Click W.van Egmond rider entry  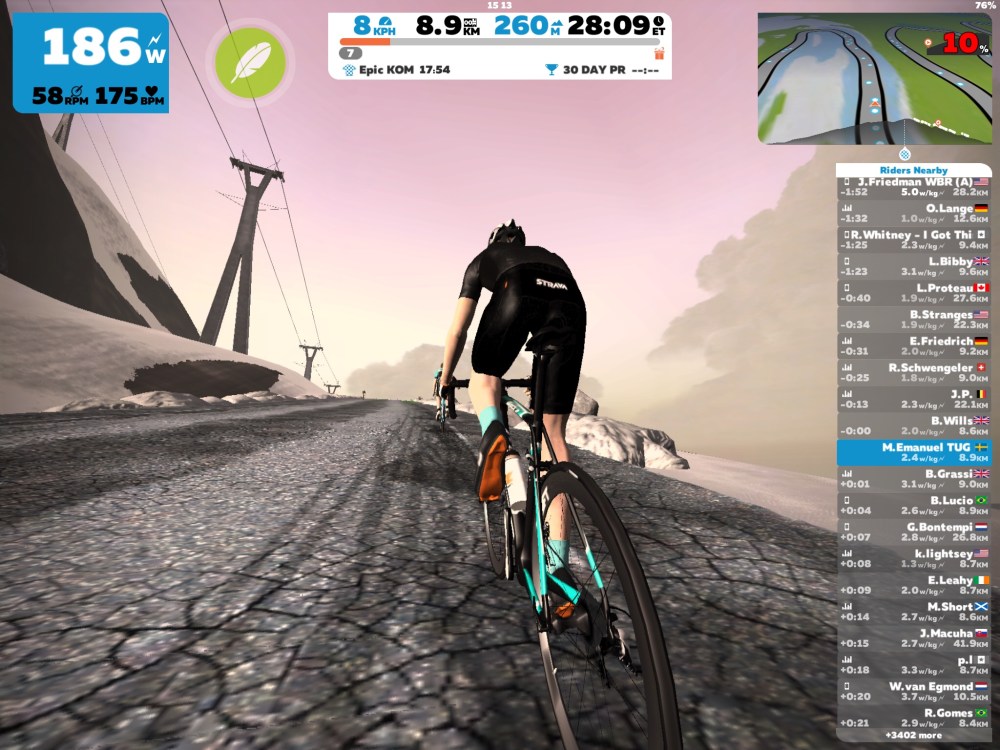click(x=913, y=692)
